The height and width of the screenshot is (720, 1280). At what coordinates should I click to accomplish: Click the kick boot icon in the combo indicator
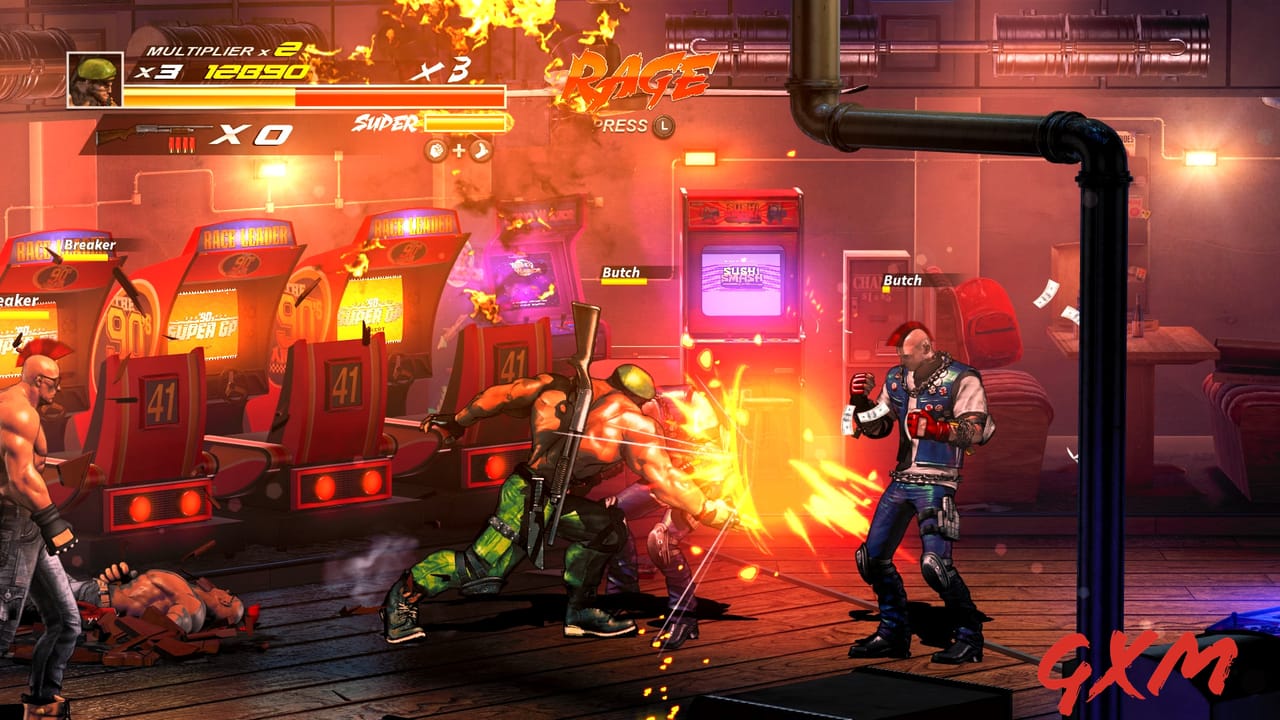479,150
